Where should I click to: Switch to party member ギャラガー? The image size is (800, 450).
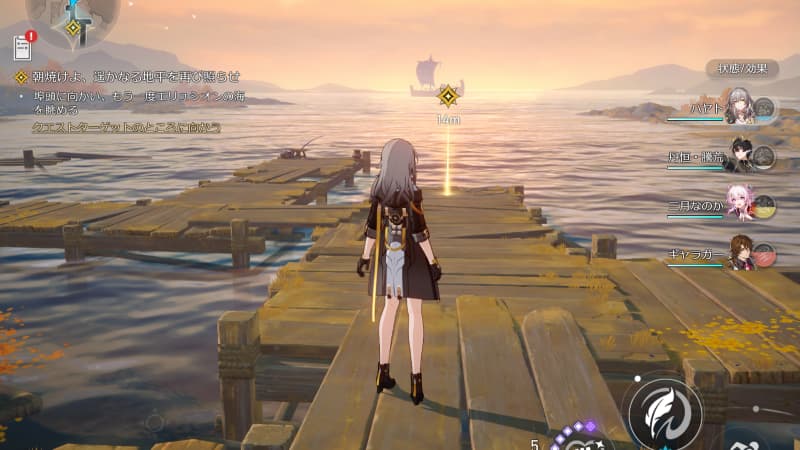pos(738,253)
